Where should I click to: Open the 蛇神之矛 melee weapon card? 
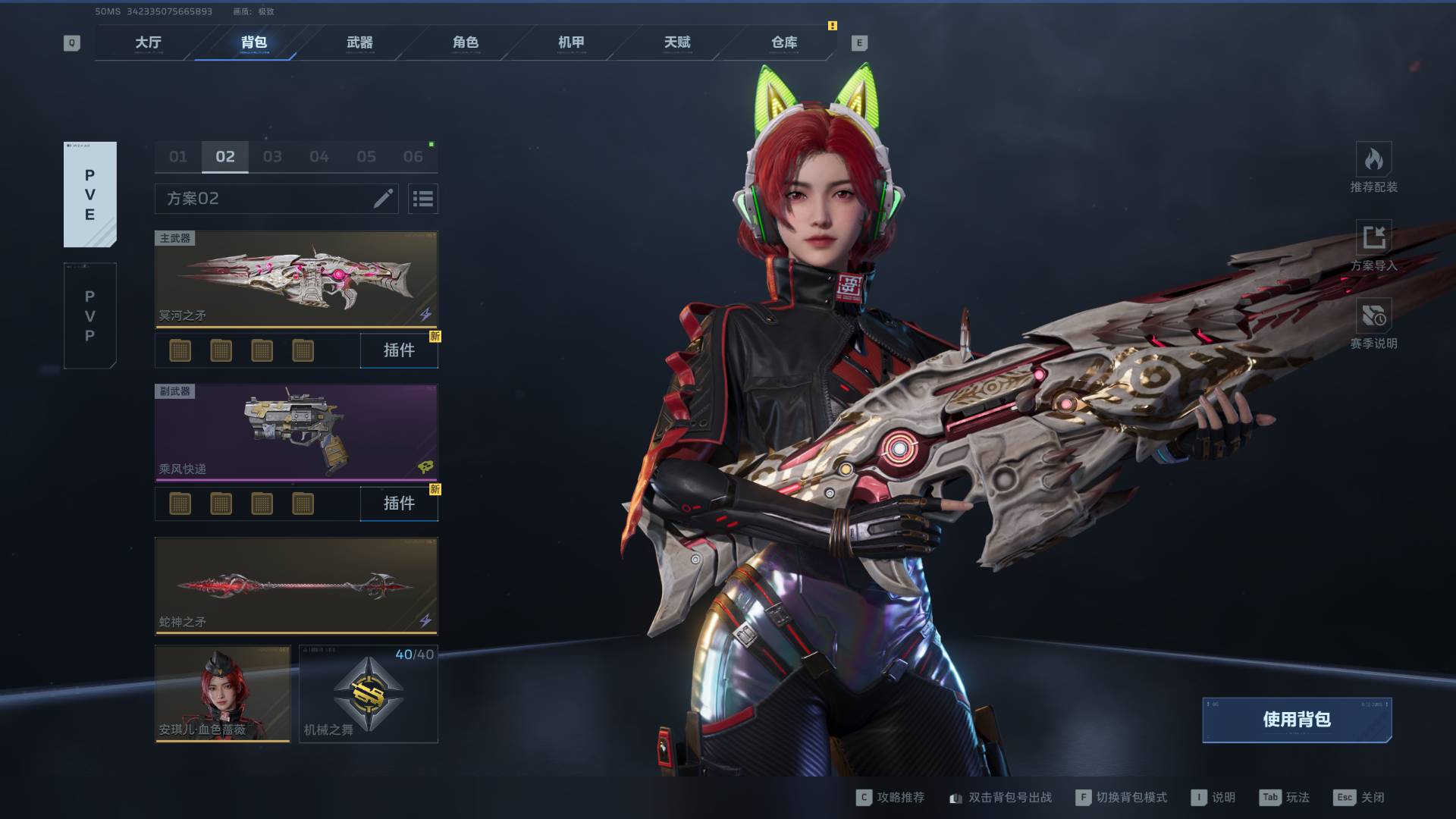pos(296,585)
